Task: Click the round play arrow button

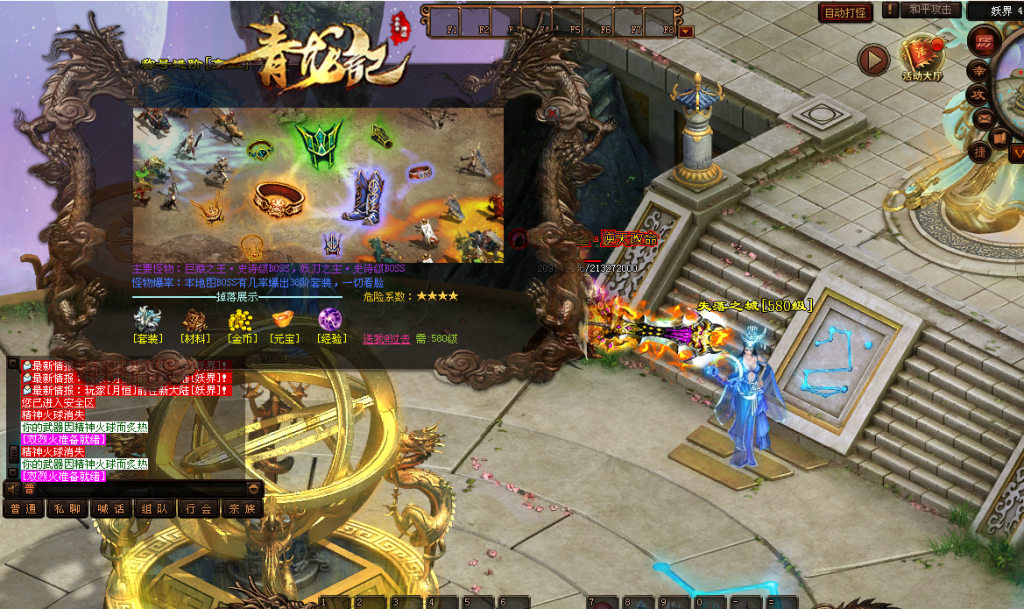Action: [x=873, y=60]
